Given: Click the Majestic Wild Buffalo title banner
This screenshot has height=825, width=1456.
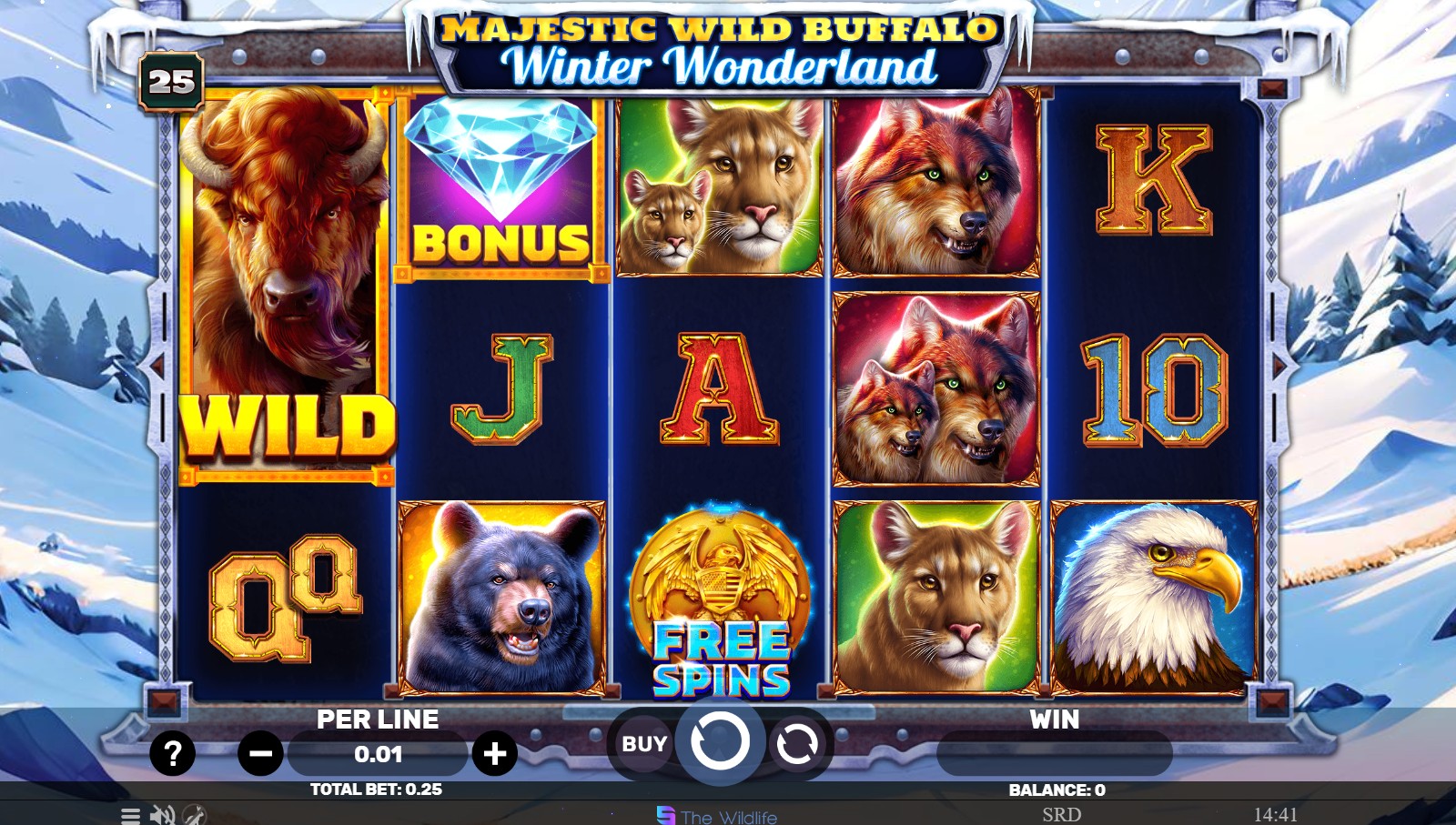Looking at the screenshot, I should click(719, 45).
